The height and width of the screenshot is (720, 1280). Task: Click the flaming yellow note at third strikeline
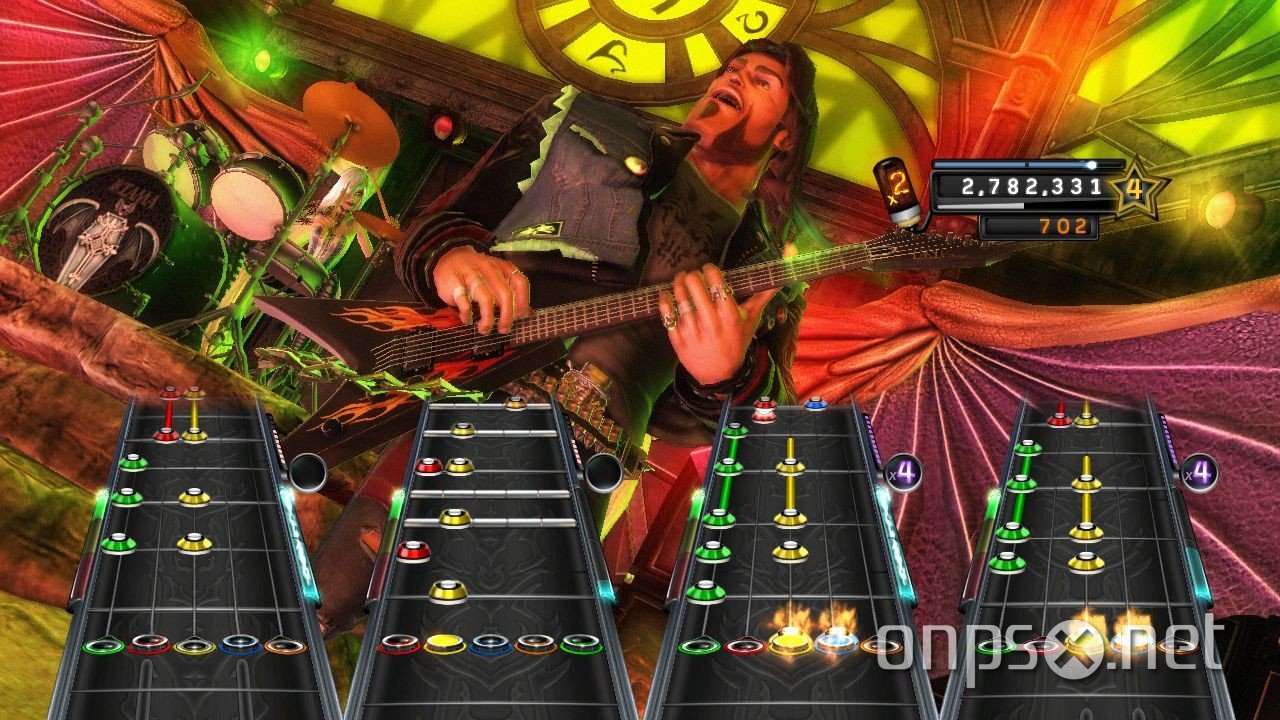click(790, 642)
